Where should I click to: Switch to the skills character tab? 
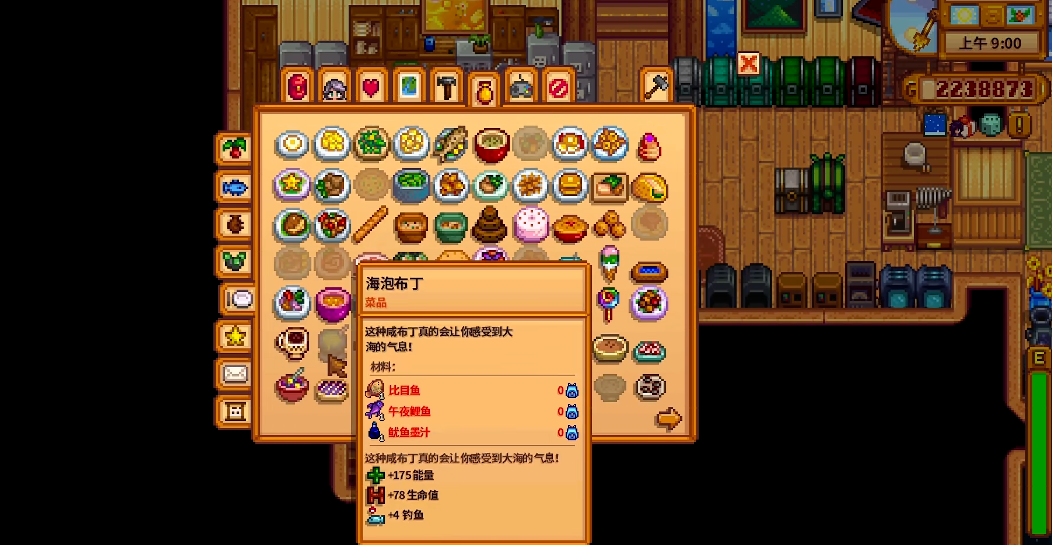coord(334,88)
